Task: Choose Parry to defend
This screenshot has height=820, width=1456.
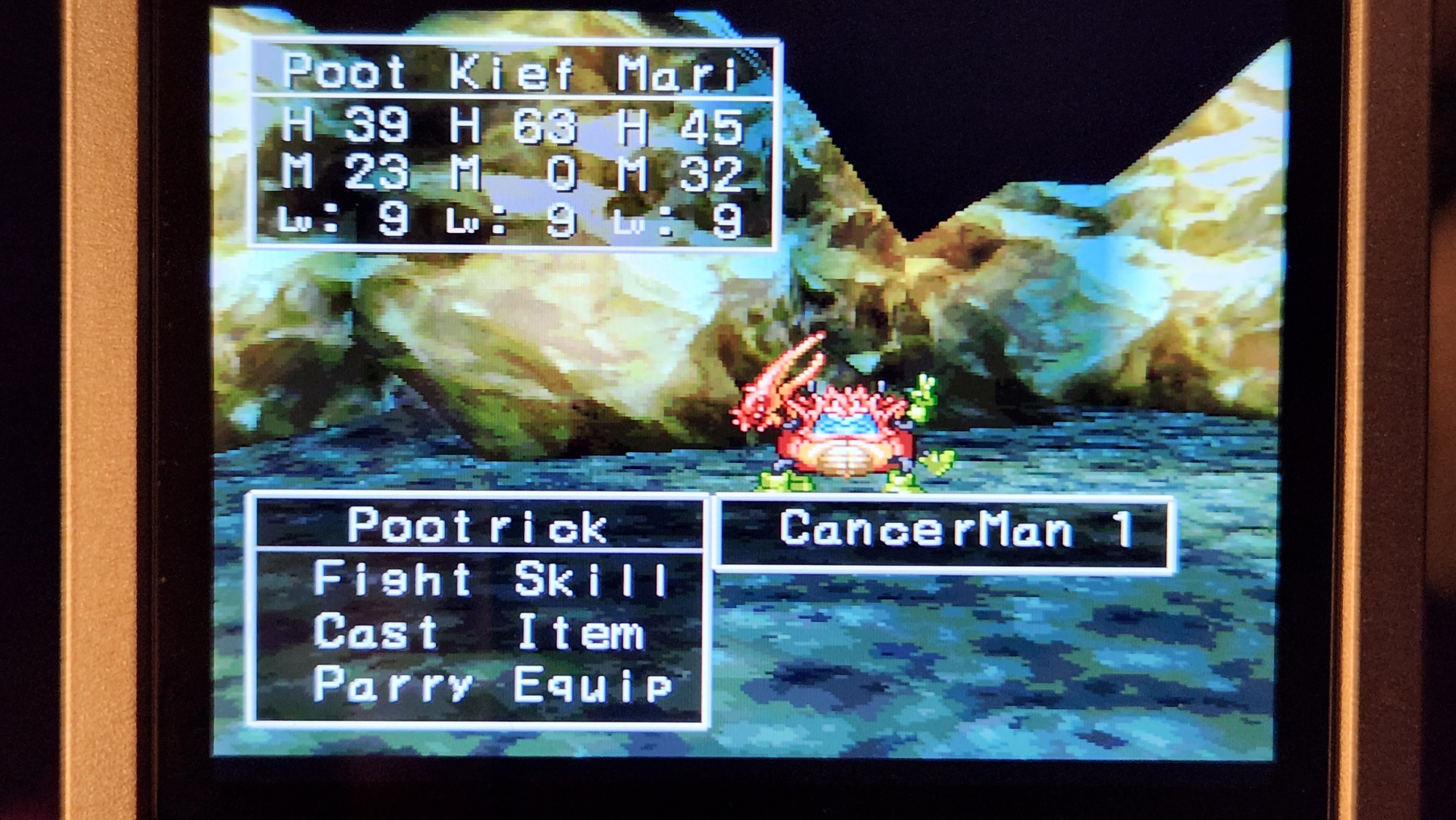Action: pos(392,685)
